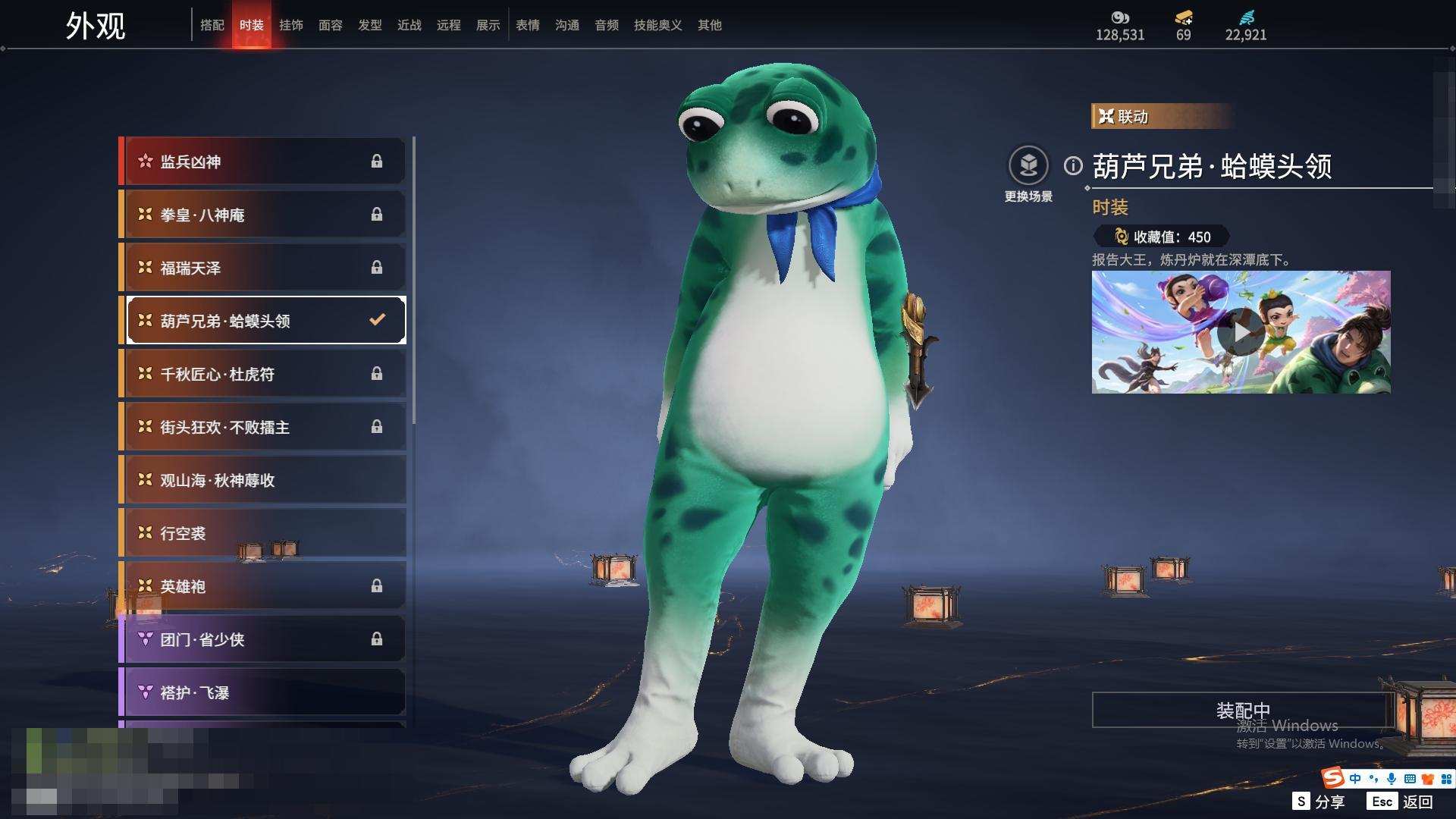The height and width of the screenshot is (819, 1456).
Task: Play the collaboration preview video
Action: [x=1241, y=331]
